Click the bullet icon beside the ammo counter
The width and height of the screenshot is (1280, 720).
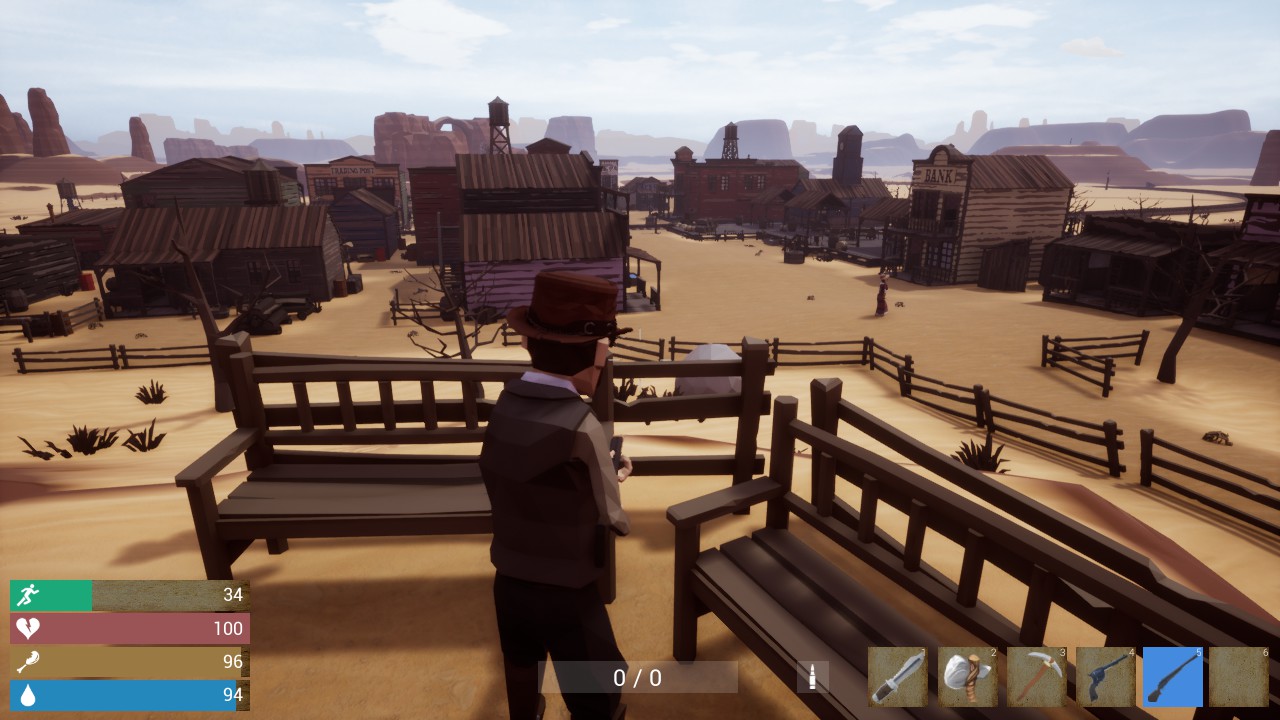click(x=812, y=676)
